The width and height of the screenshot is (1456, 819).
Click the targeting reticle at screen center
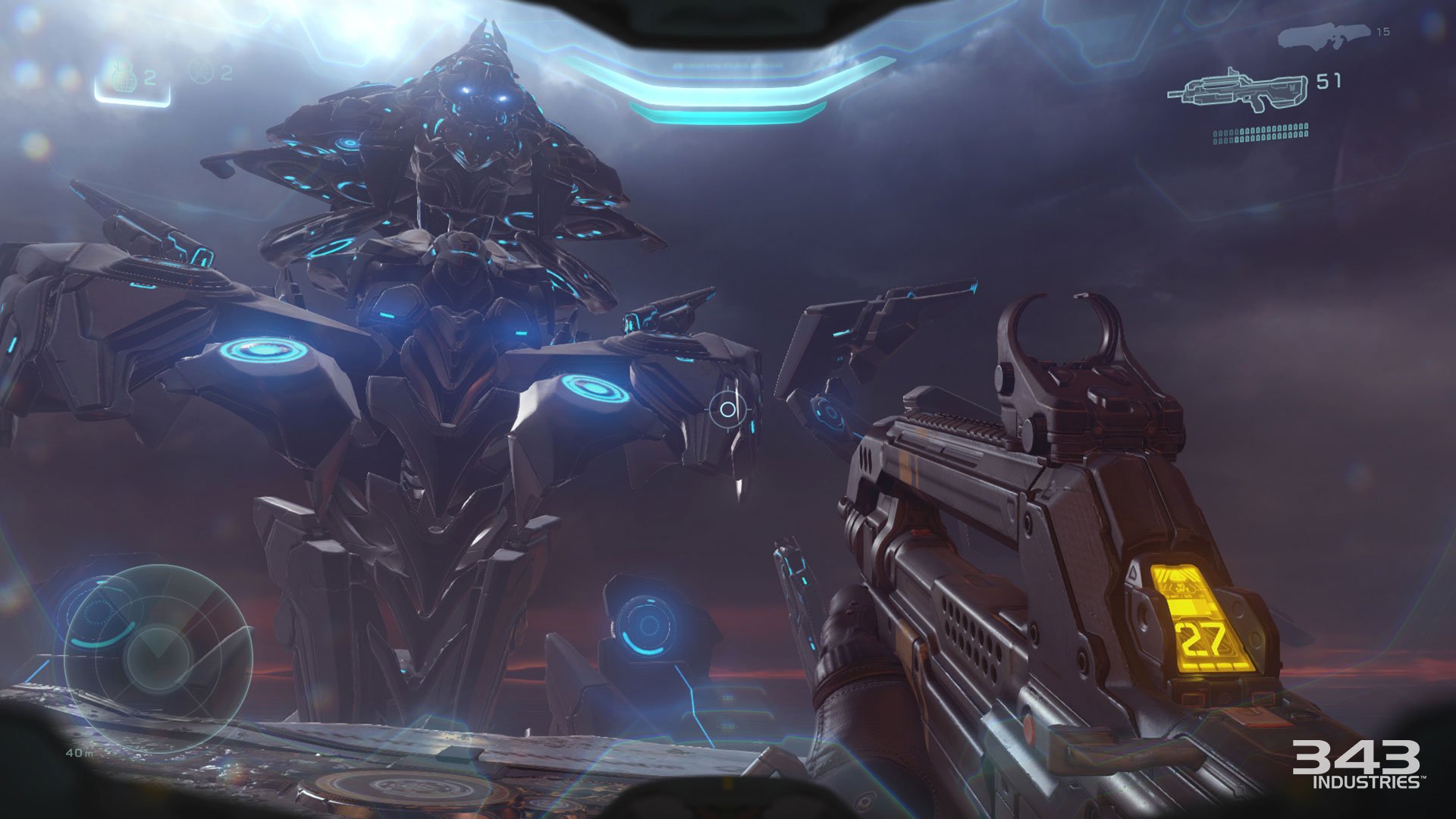pyautogui.click(x=730, y=409)
